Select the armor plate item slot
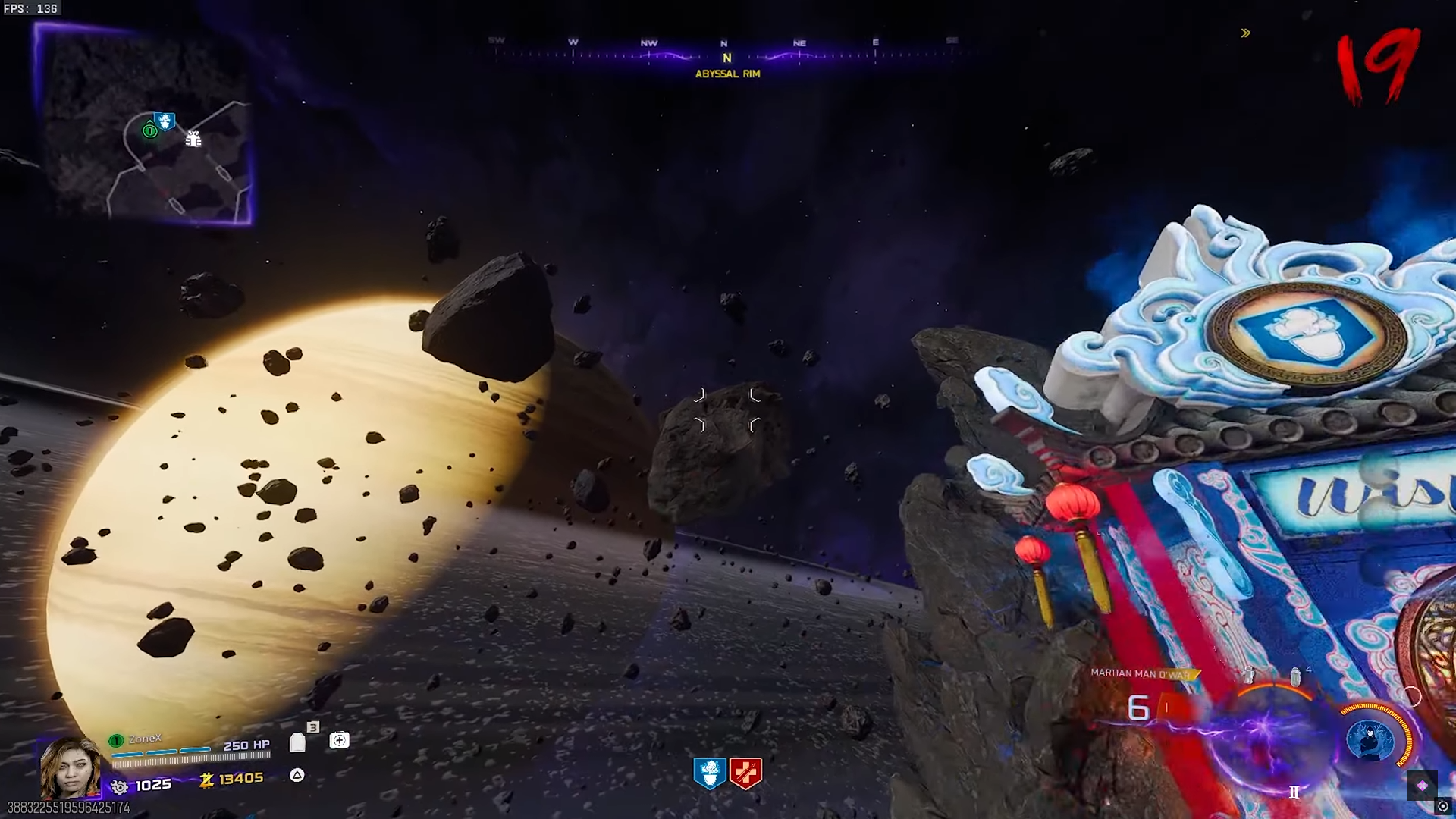The image size is (1456, 819). pyautogui.click(x=297, y=742)
